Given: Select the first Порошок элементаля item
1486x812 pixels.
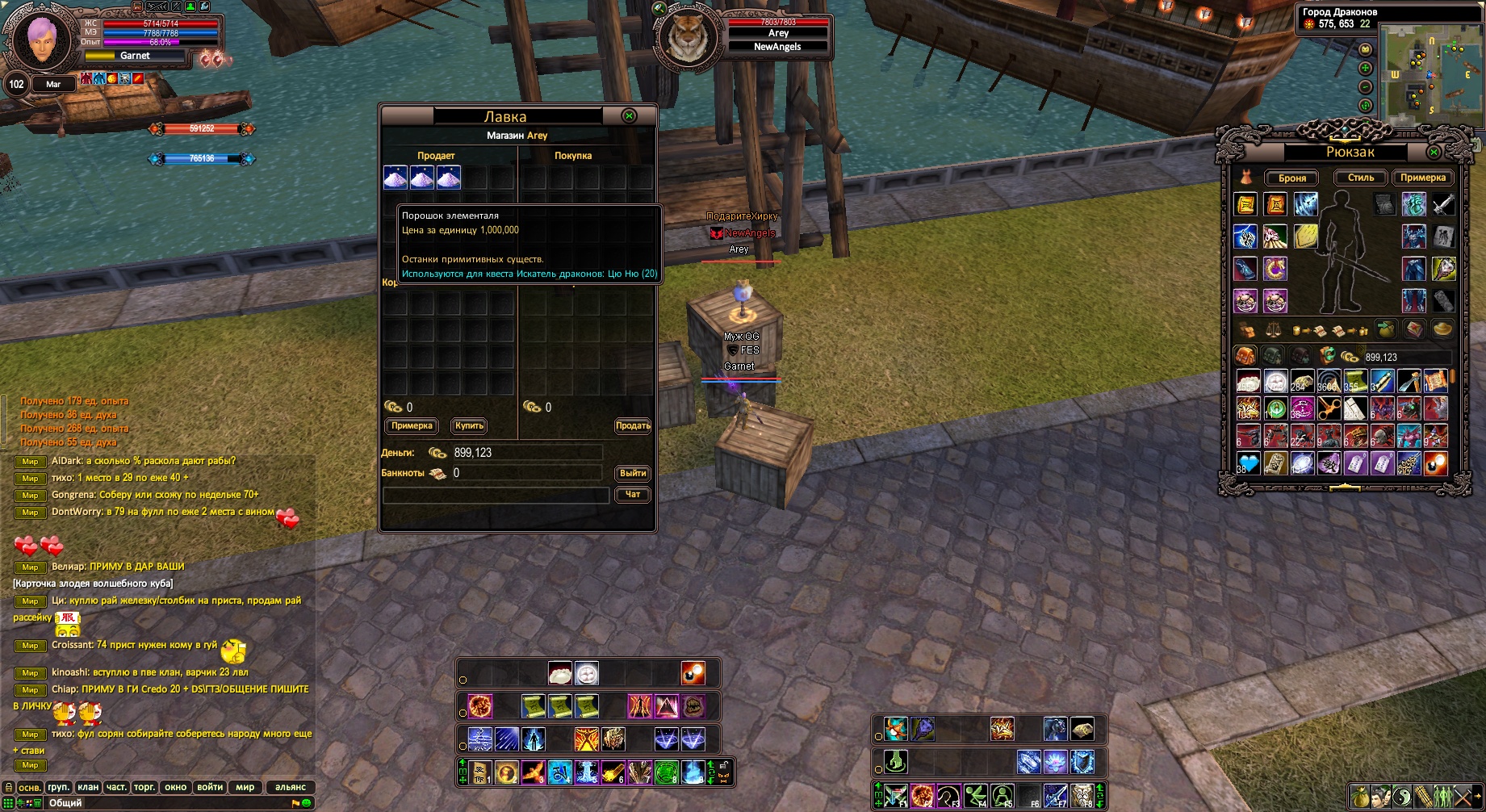Looking at the screenshot, I should coord(395,178).
